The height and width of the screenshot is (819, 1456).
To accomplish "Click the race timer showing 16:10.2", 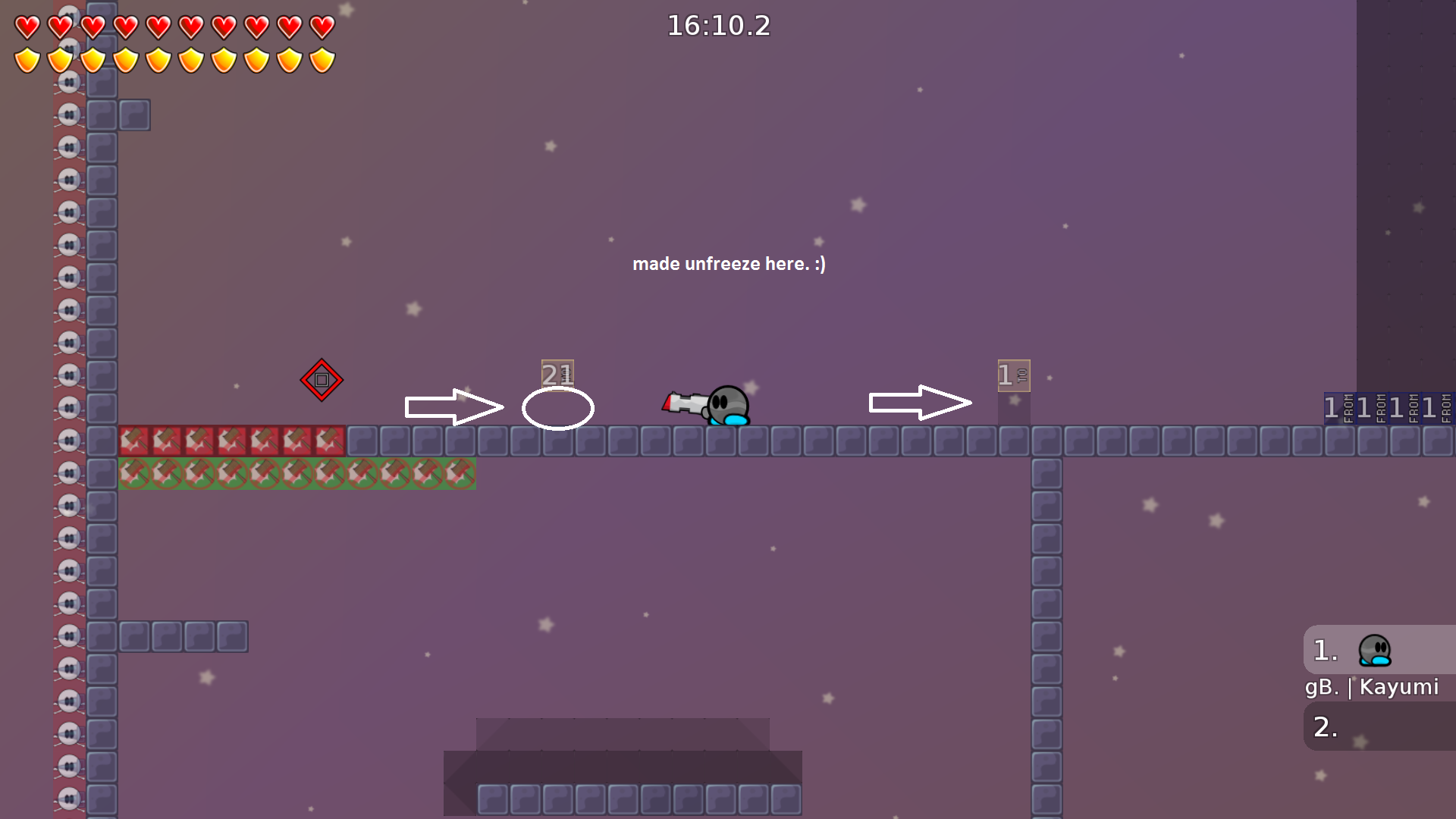I will (717, 26).
